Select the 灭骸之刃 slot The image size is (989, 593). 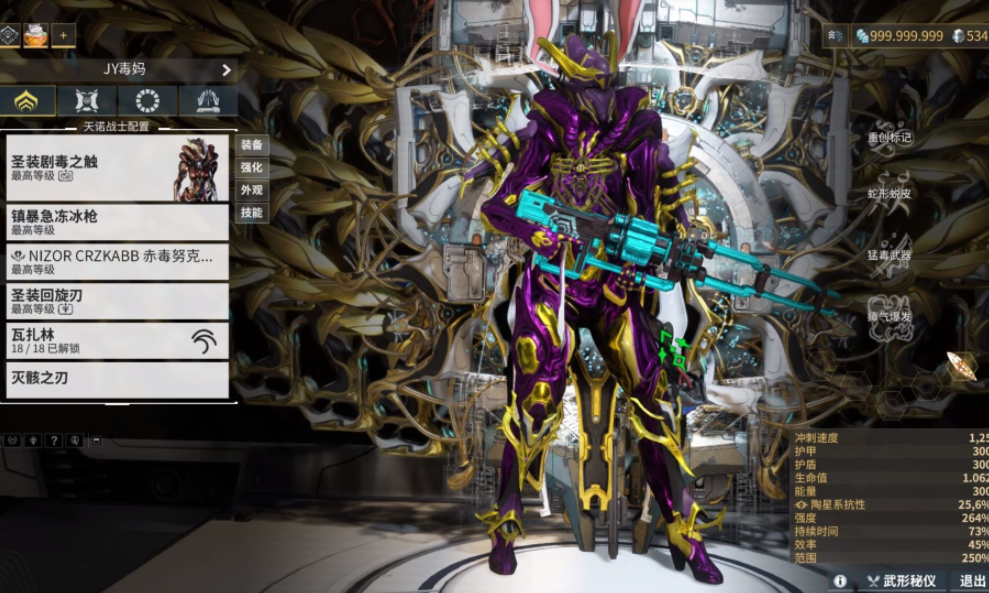[117, 380]
